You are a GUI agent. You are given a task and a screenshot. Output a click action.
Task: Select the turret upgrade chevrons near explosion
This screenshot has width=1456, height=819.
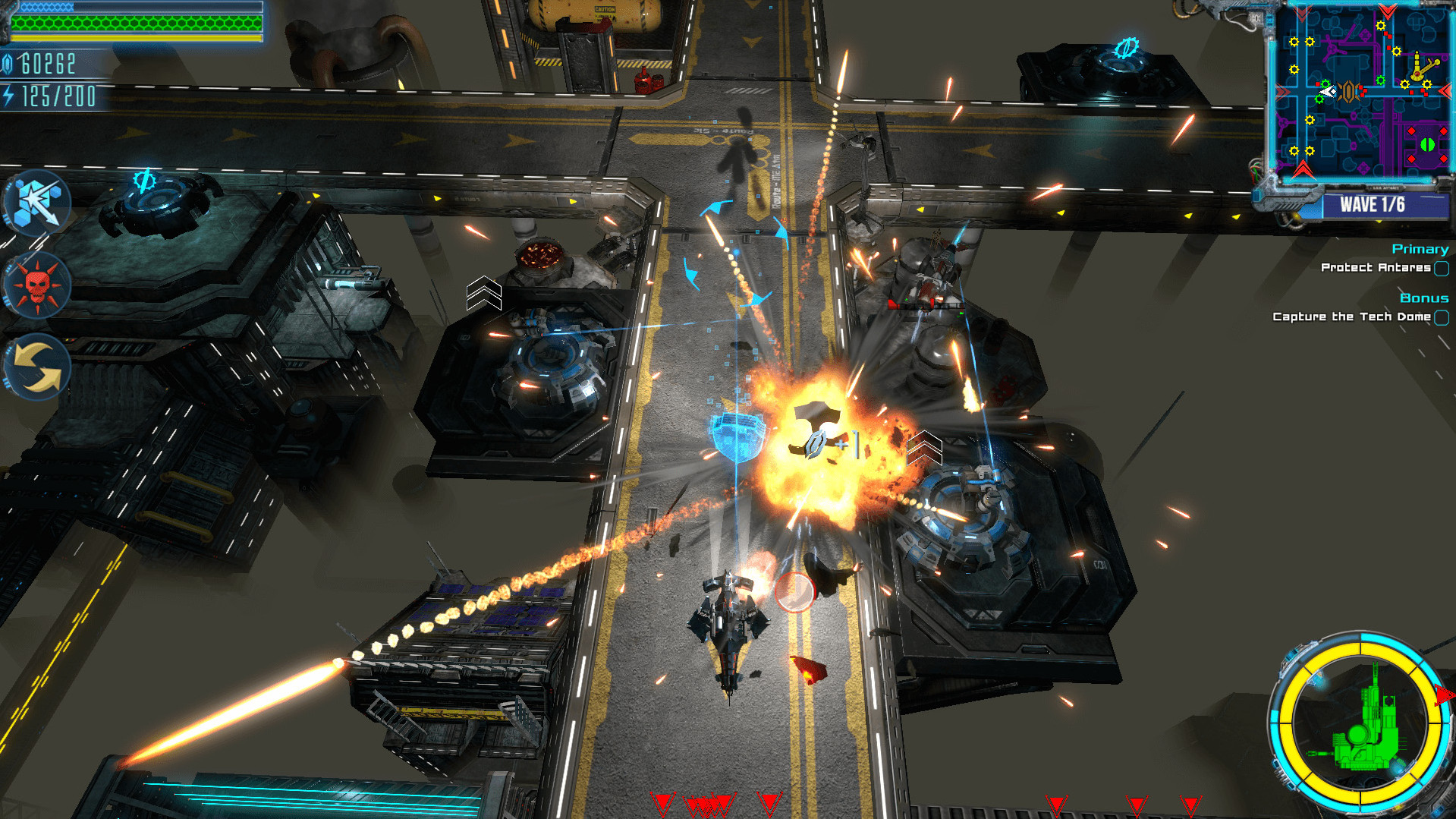[x=924, y=448]
